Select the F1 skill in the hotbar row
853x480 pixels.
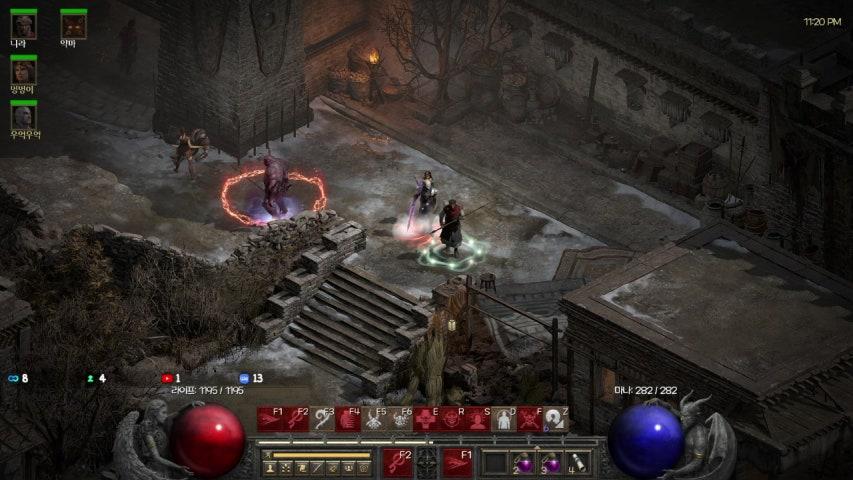pyautogui.click(x=270, y=419)
